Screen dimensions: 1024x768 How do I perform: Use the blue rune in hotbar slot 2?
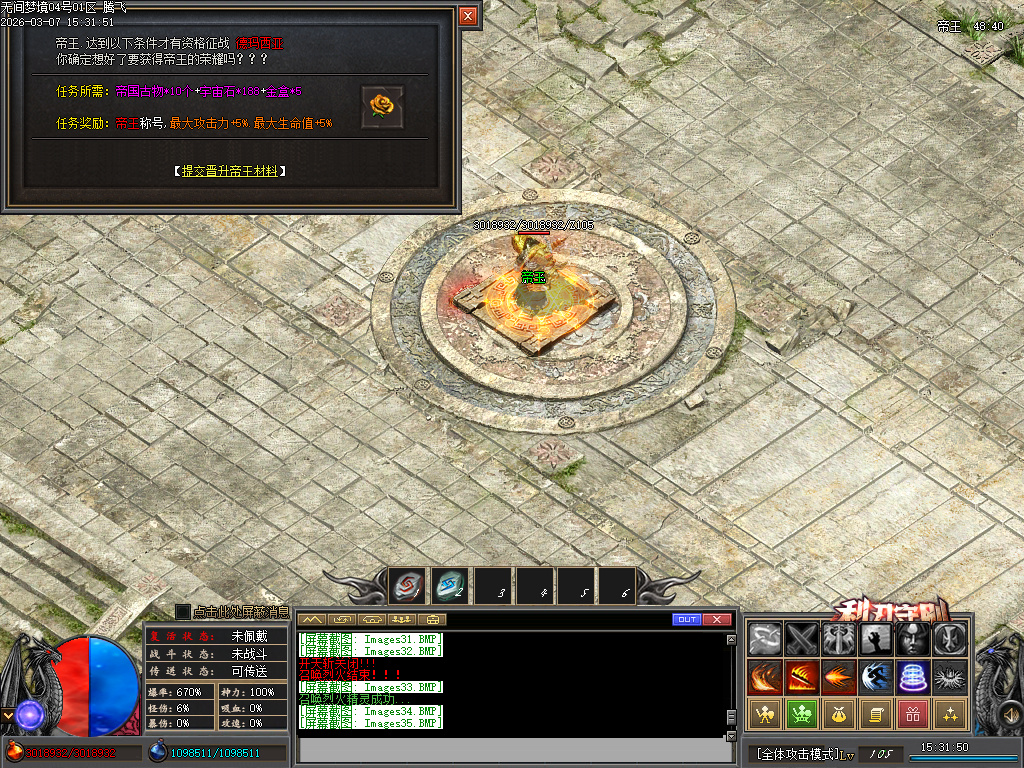(450, 587)
